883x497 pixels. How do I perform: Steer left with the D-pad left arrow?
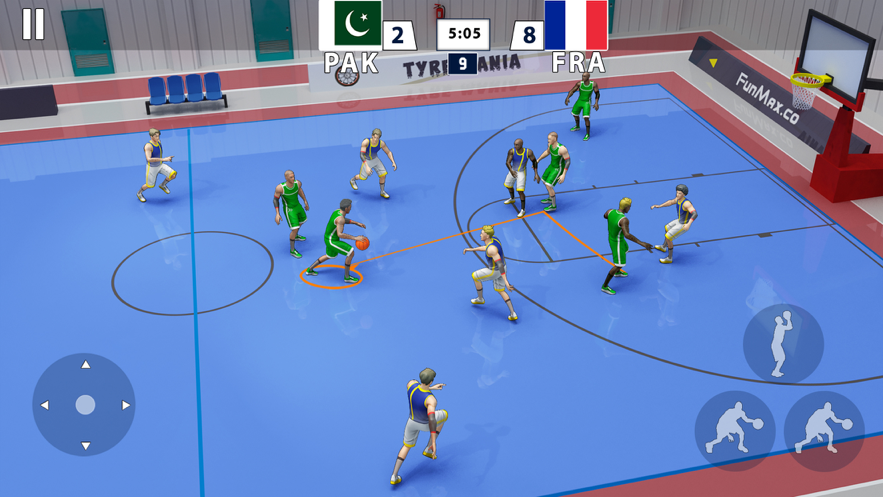(x=45, y=405)
